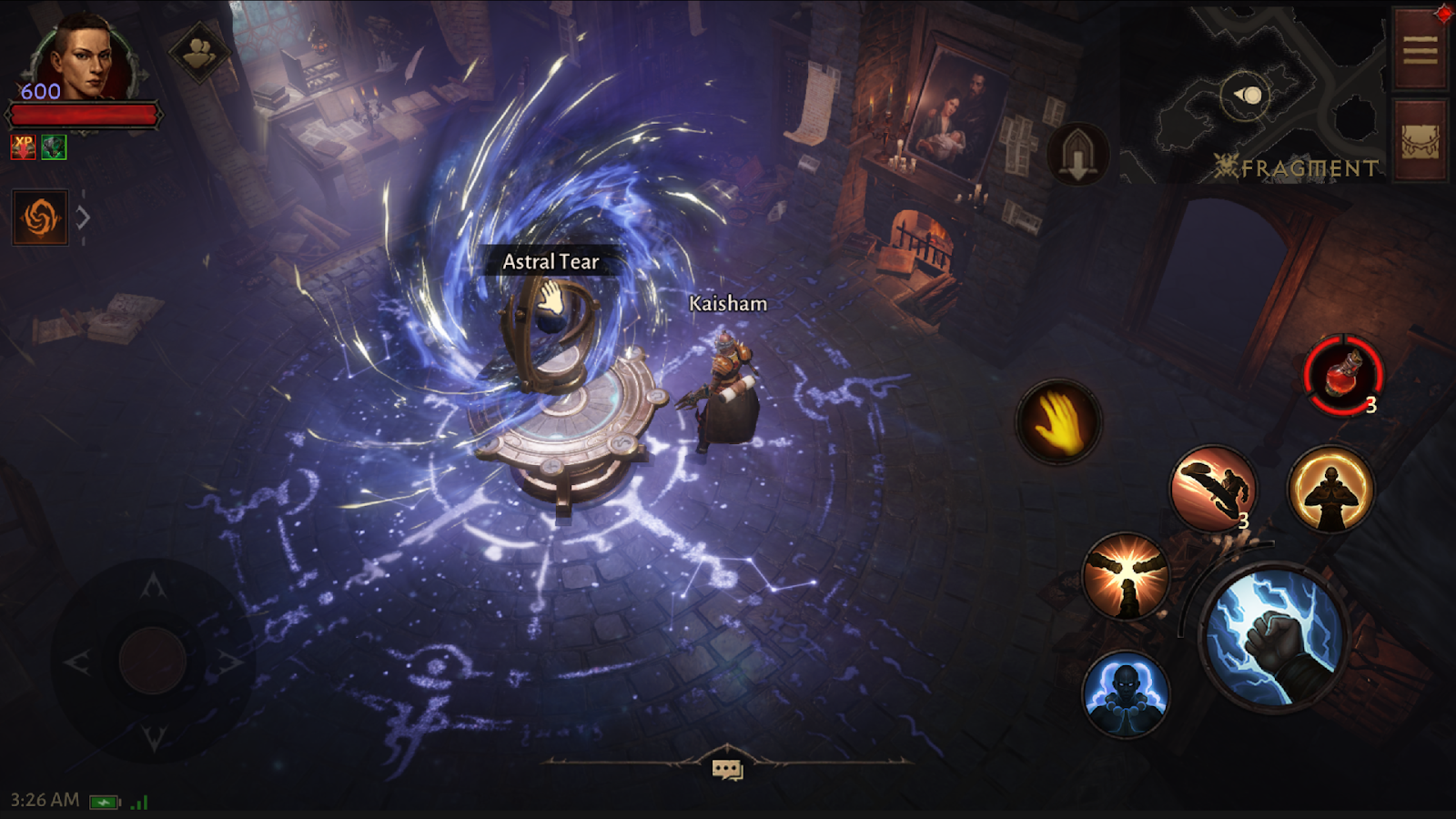The image size is (1456, 819).
Task: Activate the blue glowing monk skill
Action: pos(1126,694)
